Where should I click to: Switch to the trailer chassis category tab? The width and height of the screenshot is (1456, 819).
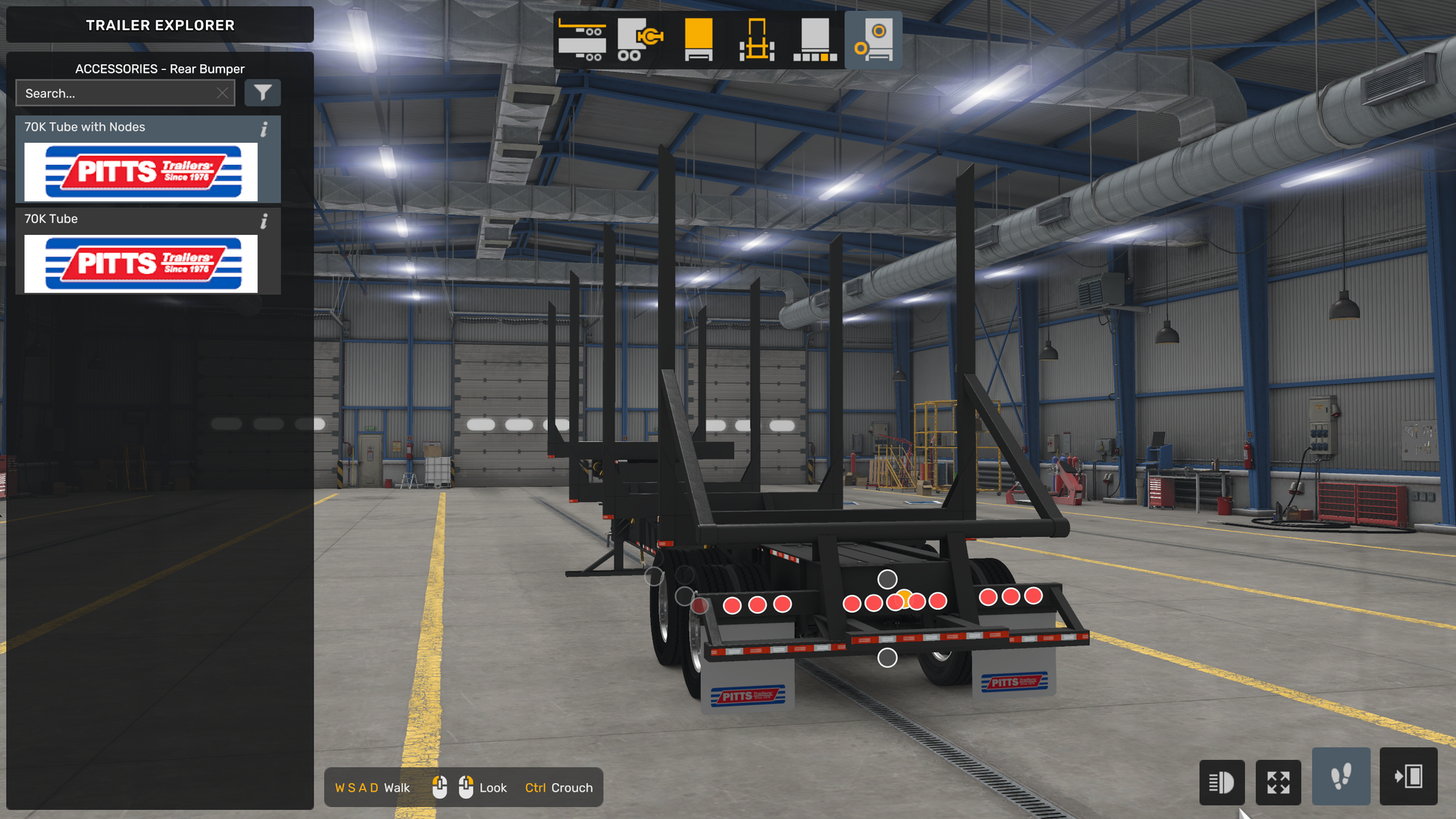click(x=582, y=40)
